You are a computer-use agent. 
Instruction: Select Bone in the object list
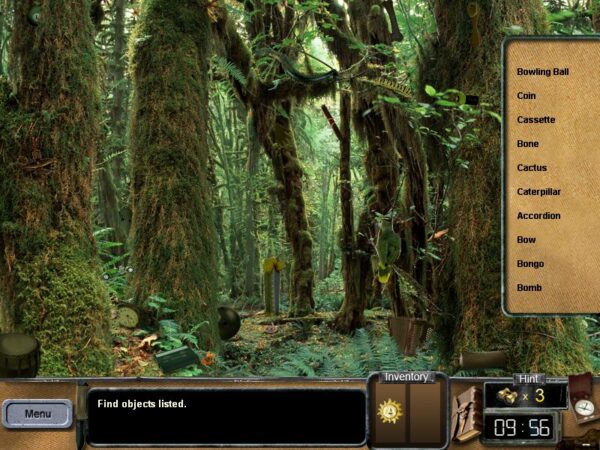pos(527,144)
